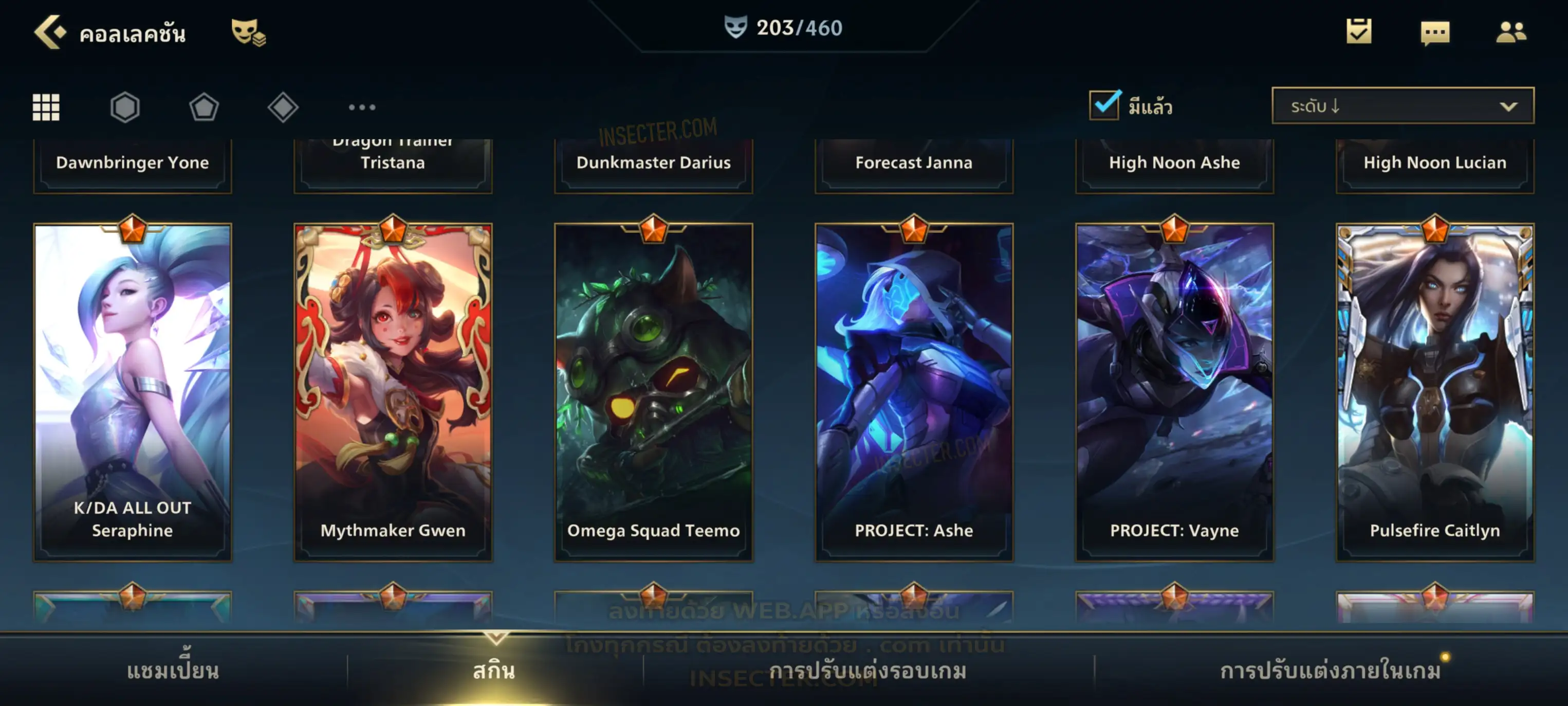Expand more filters with three dots
Screen dimensions: 1568x706
(362, 107)
